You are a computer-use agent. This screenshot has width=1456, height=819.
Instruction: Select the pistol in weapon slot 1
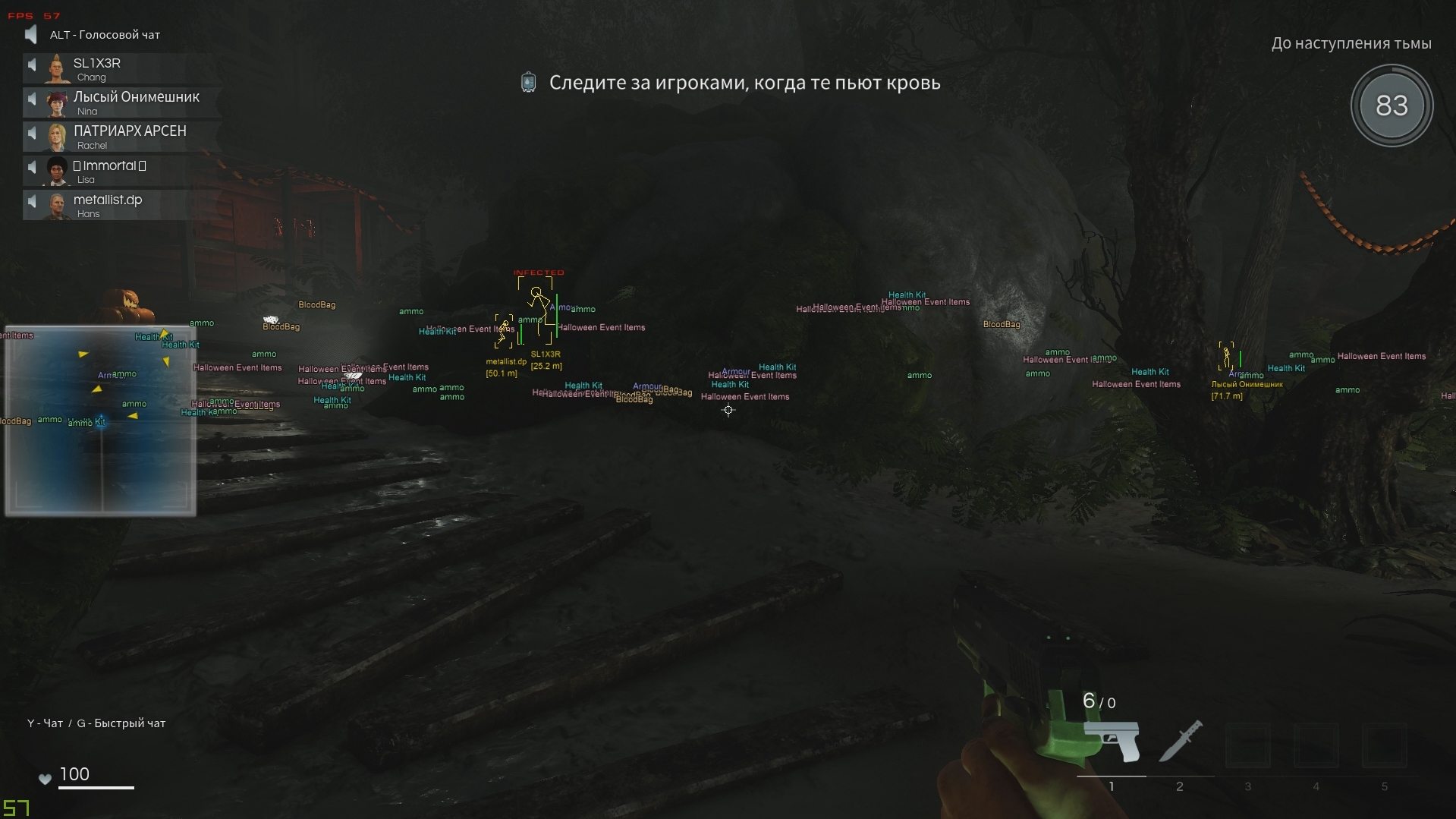[1112, 740]
